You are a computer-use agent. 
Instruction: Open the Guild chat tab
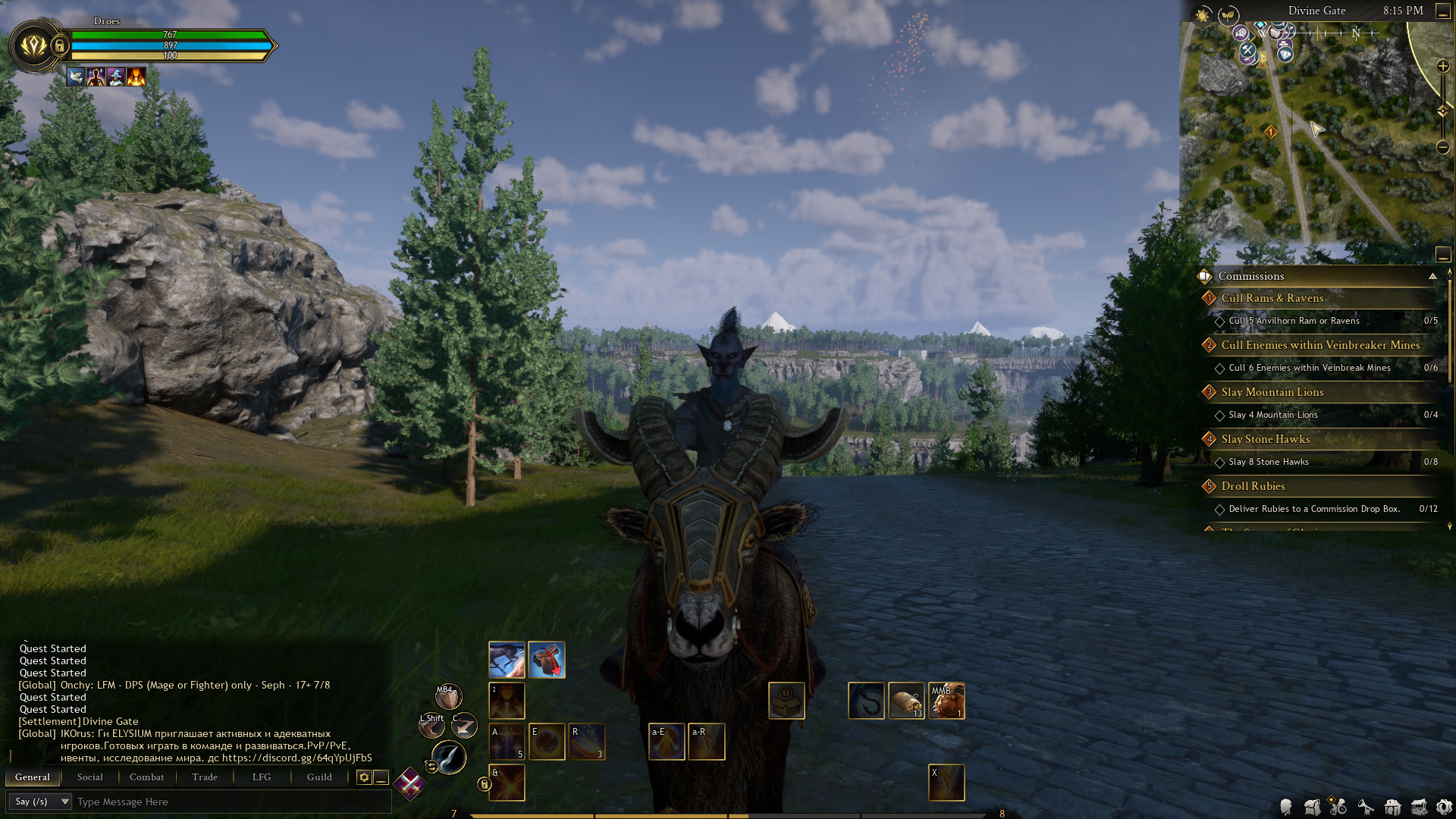tap(319, 777)
